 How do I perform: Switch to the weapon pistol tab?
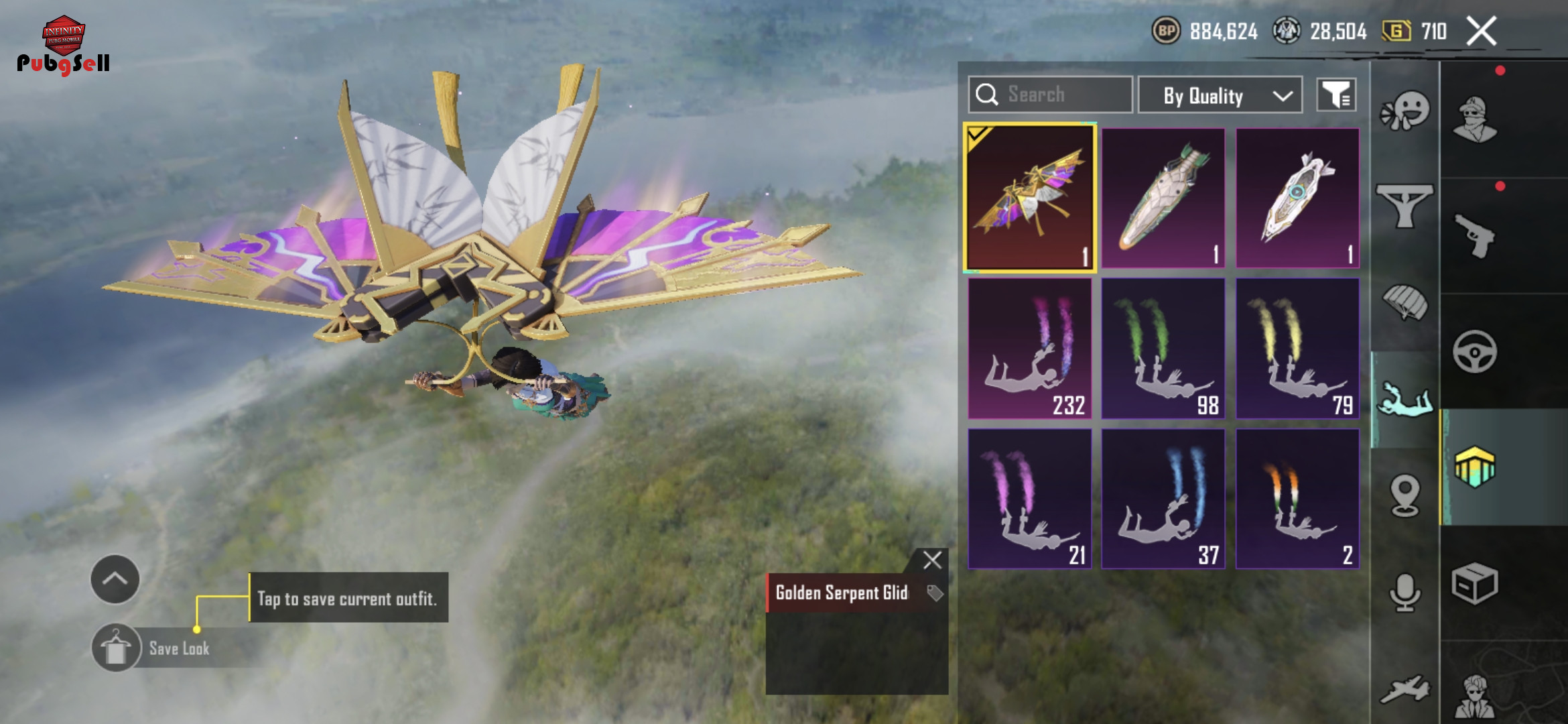point(1474,236)
